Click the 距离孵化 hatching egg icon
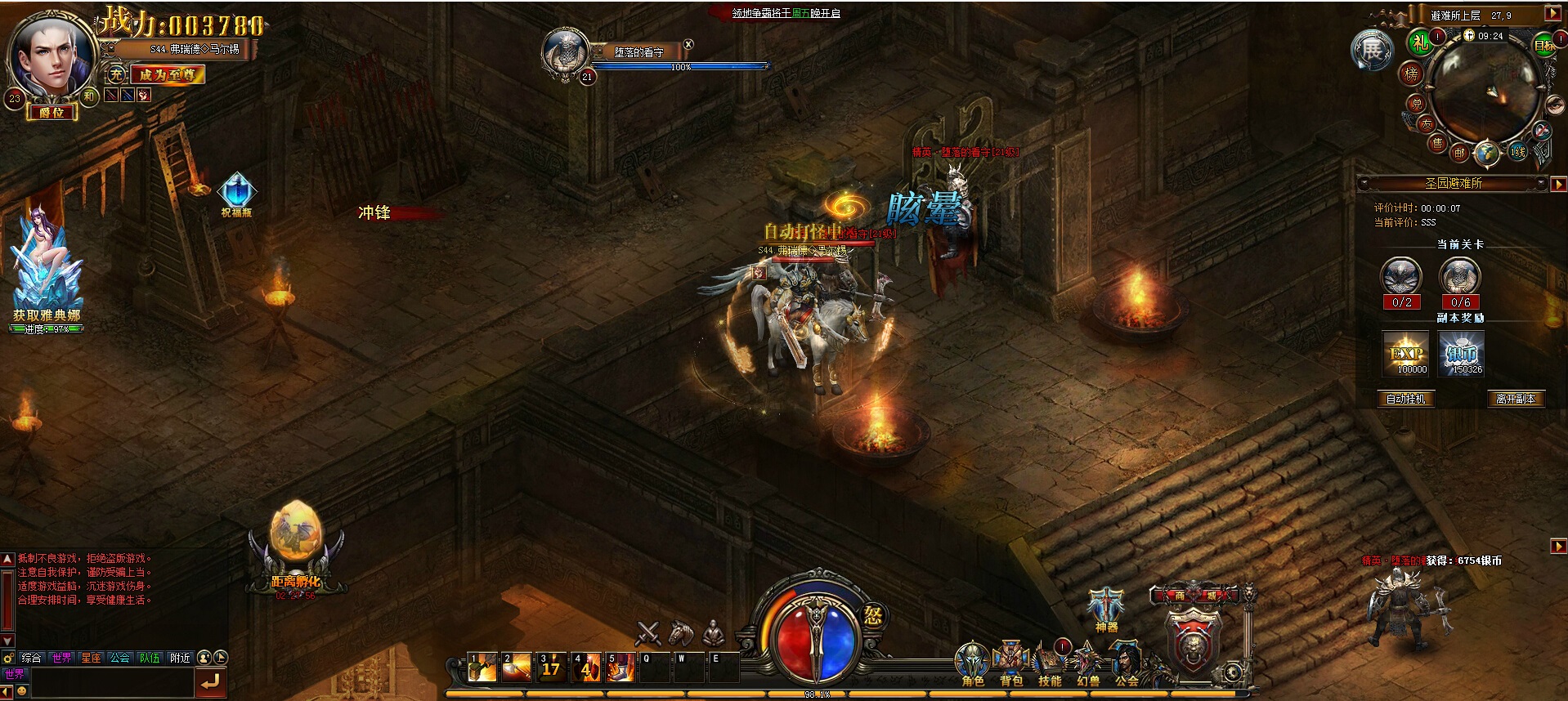 [x=296, y=547]
